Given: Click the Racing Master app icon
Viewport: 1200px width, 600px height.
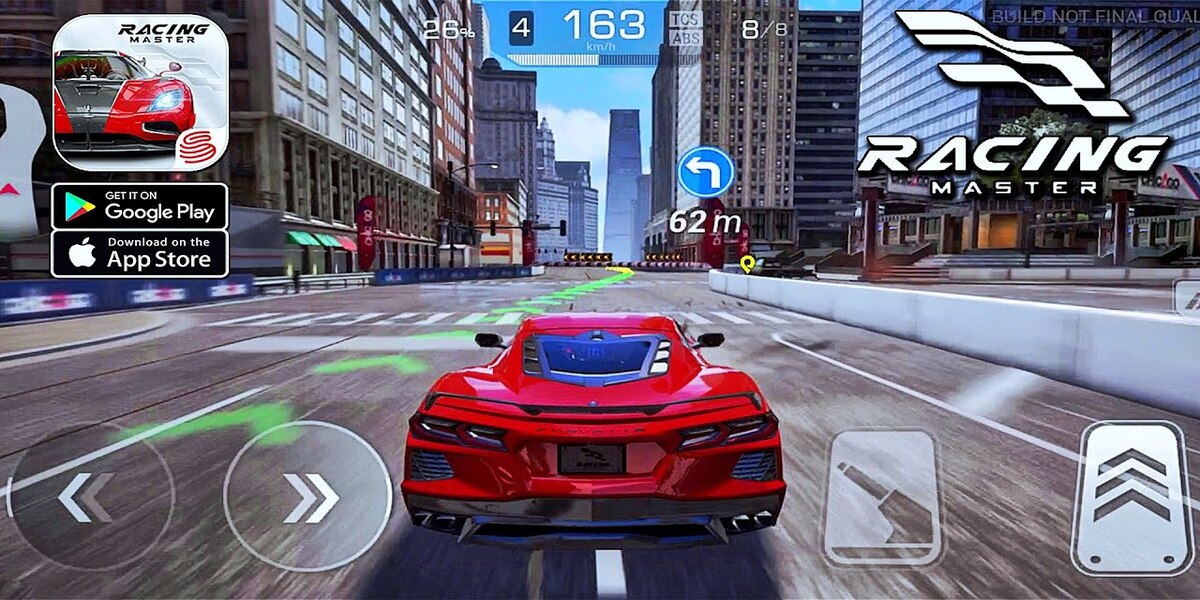Looking at the screenshot, I should [140, 93].
